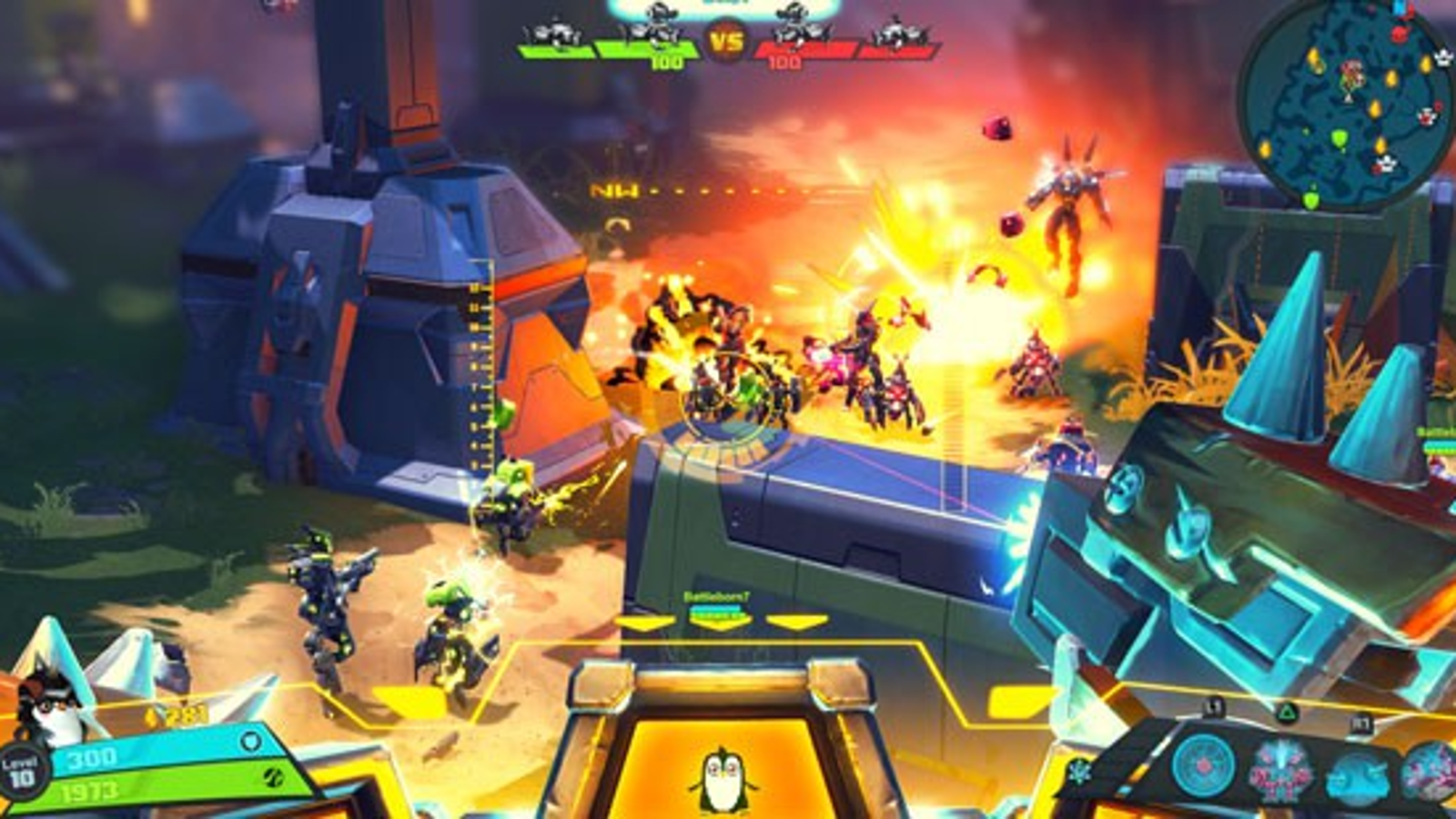Click the 100 health value of the enemy sentry
The image size is (1456, 819).
click(x=784, y=61)
